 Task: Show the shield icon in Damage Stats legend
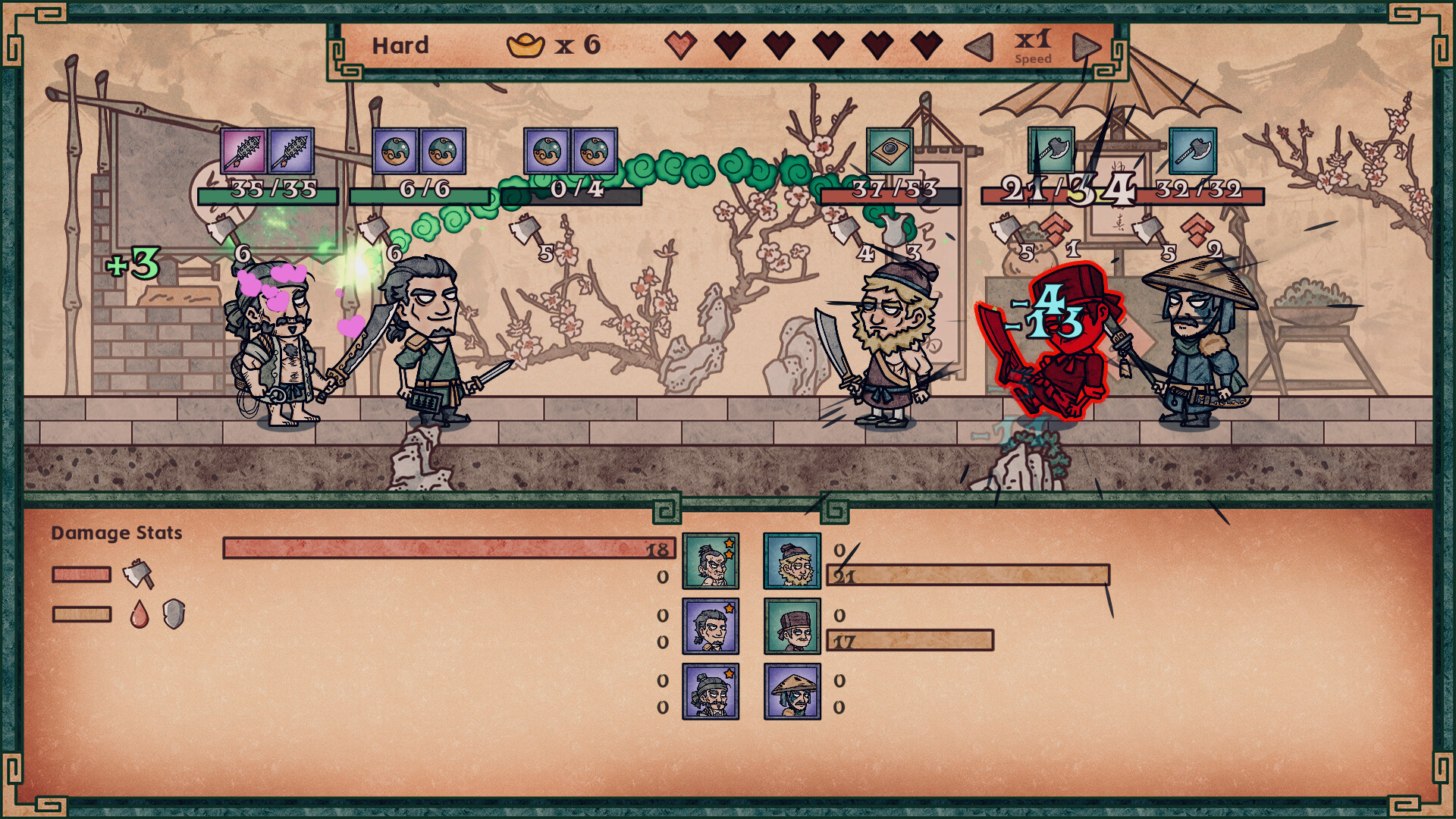click(174, 614)
